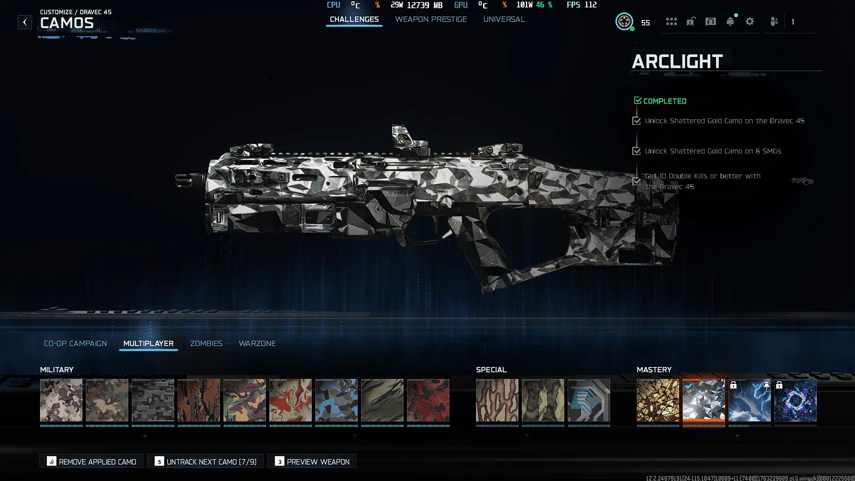Choose the first military camo swatch
855x481 pixels.
pyautogui.click(x=61, y=400)
